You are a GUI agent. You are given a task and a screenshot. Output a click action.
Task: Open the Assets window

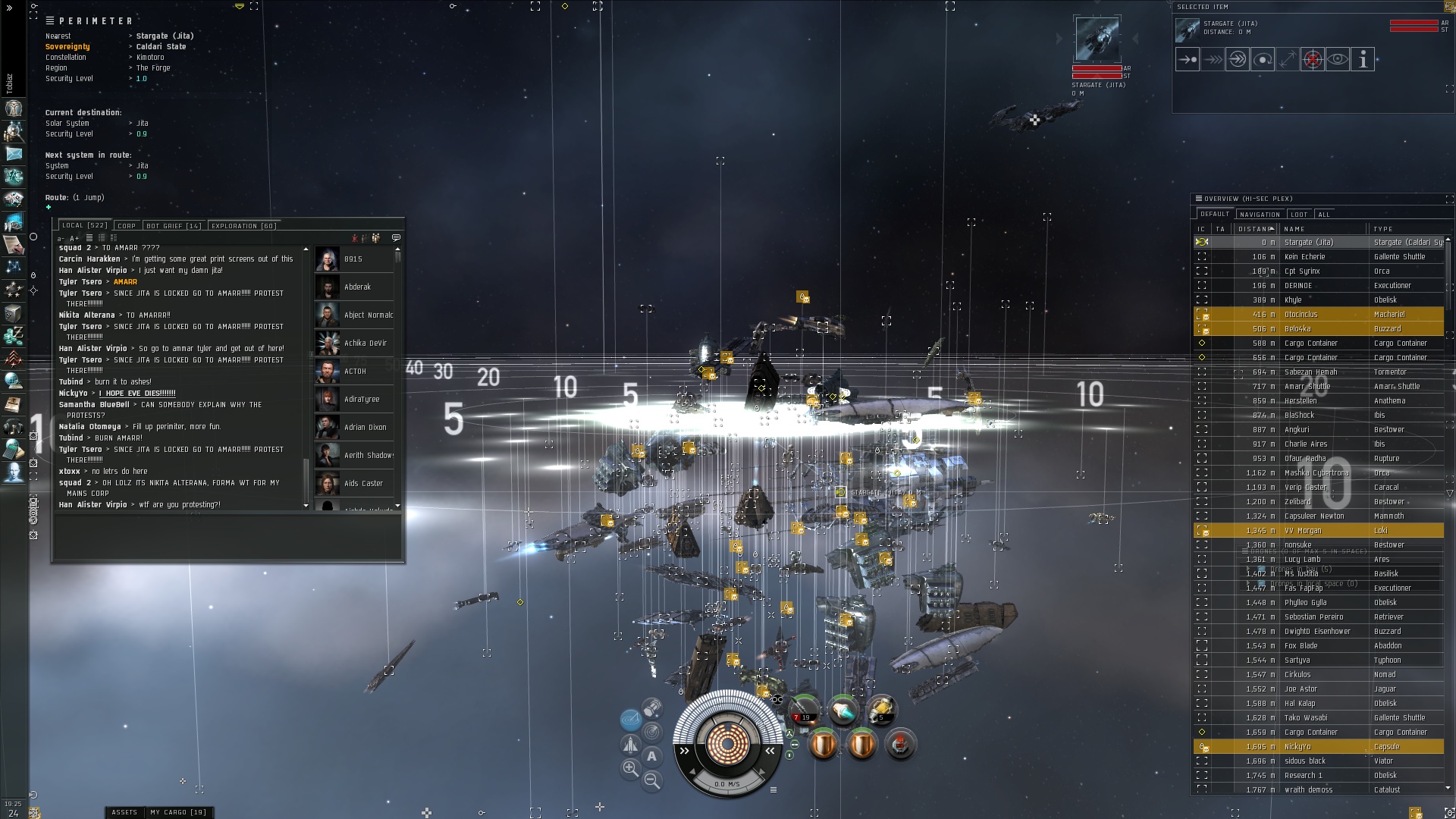pos(124,812)
